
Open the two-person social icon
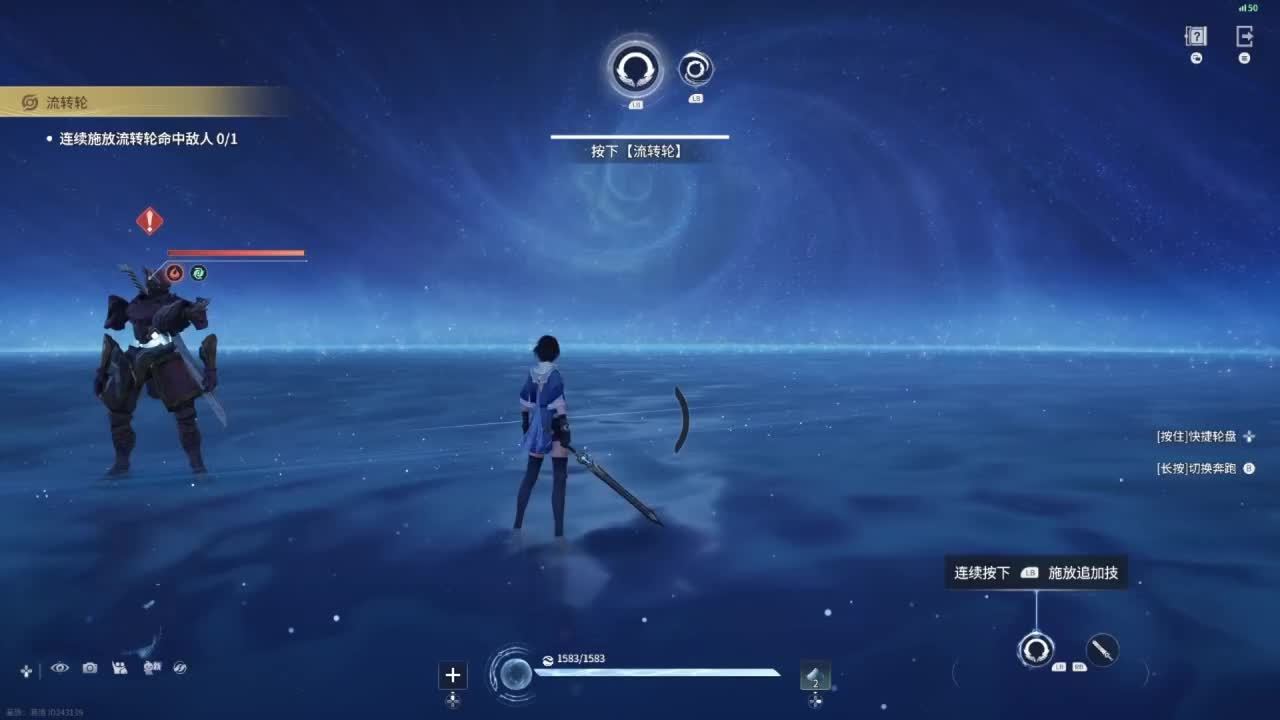coord(121,668)
